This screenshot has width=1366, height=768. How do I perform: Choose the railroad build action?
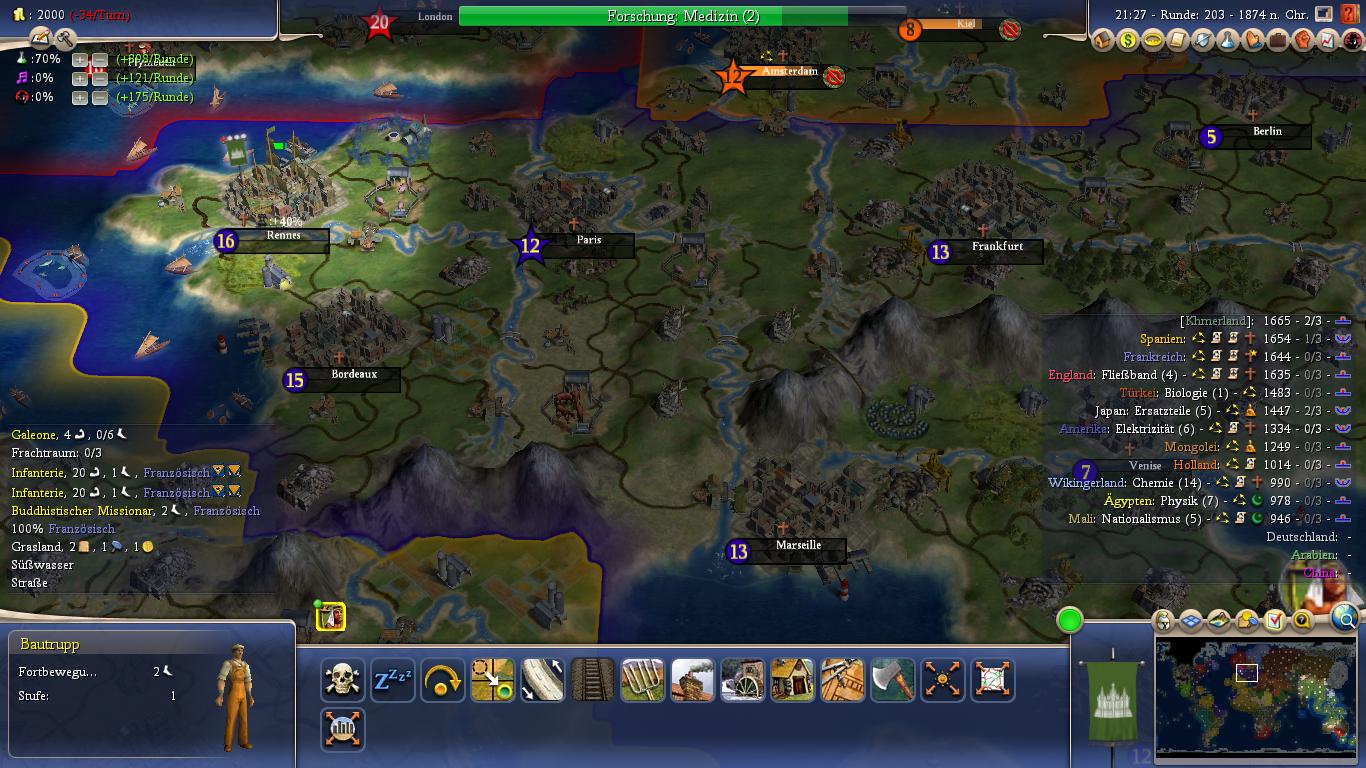point(593,680)
